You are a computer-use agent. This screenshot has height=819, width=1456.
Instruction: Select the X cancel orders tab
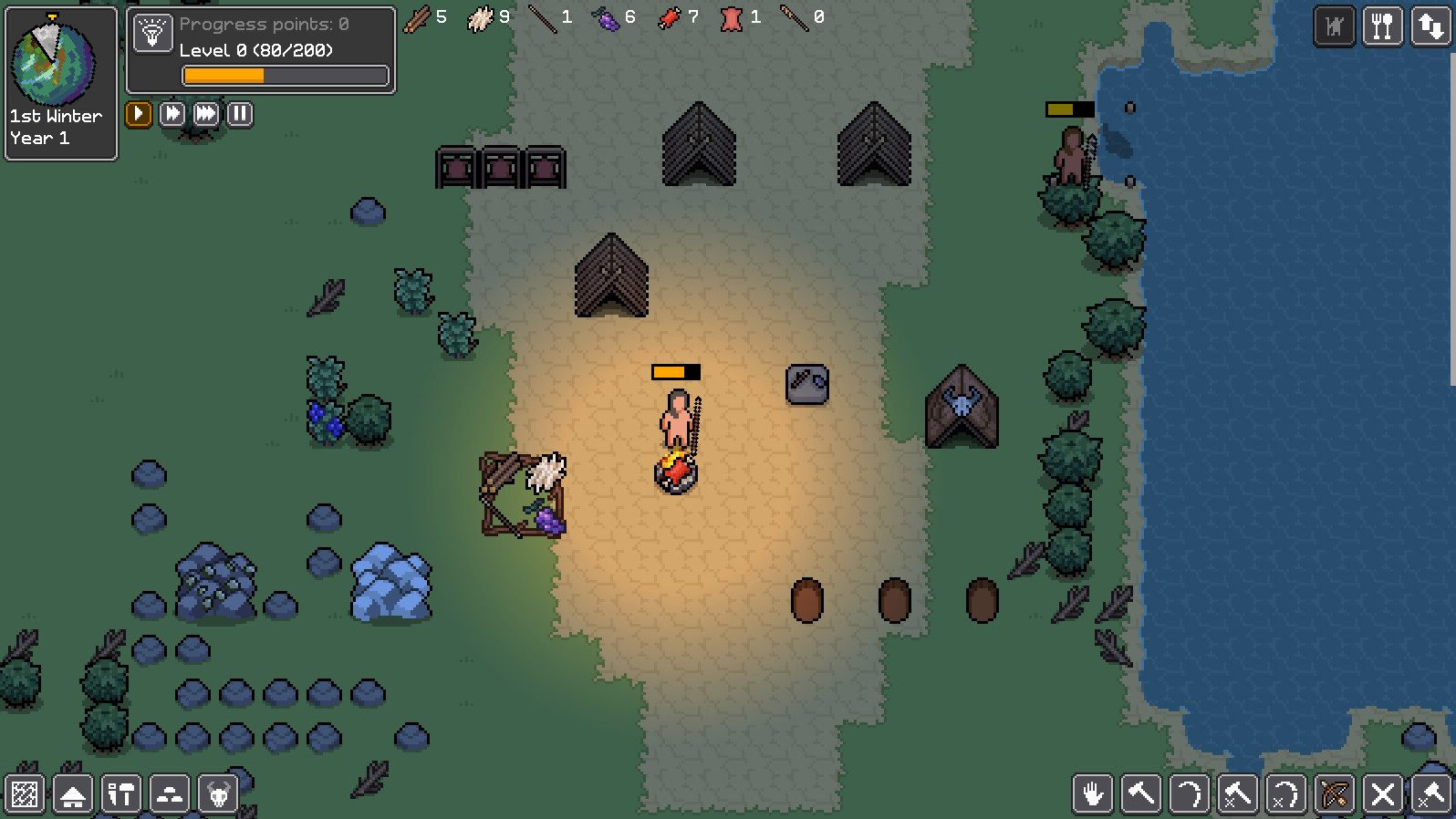tap(1383, 794)
